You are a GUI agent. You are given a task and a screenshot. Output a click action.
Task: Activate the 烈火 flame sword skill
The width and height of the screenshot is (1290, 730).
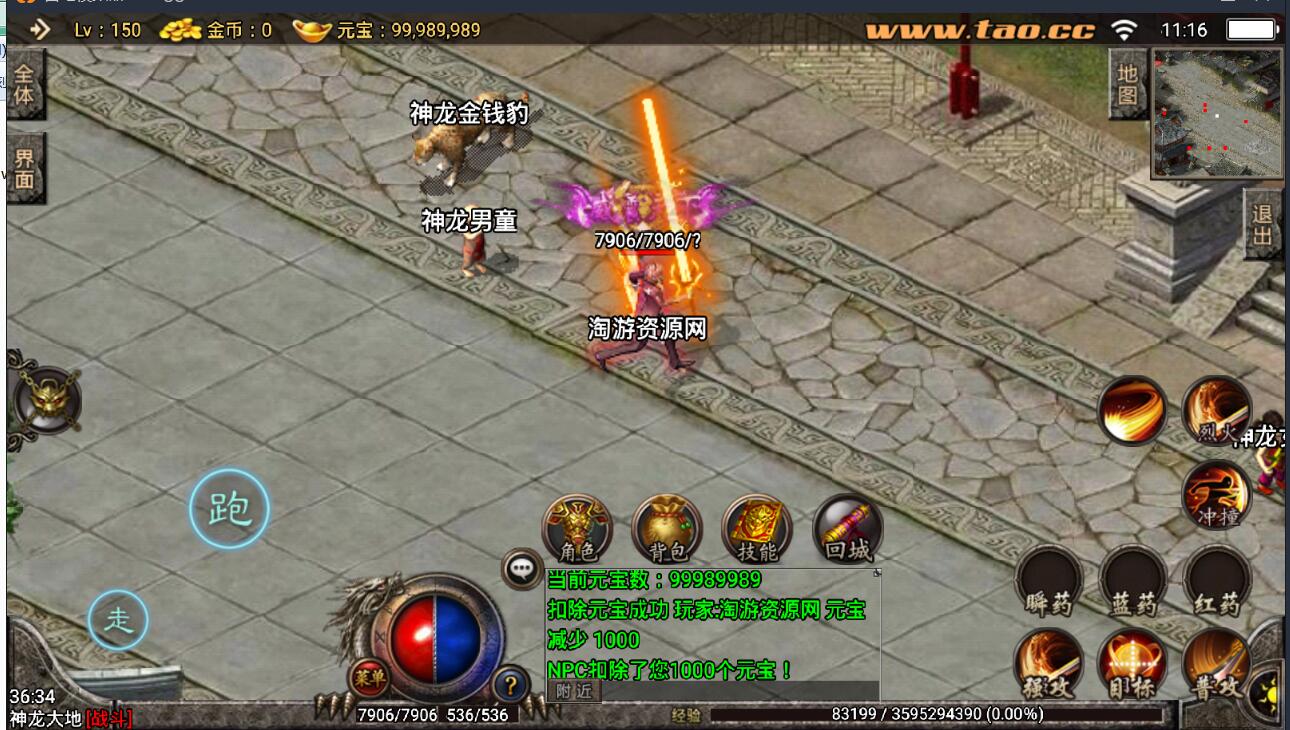click(x=1217, y=411)
